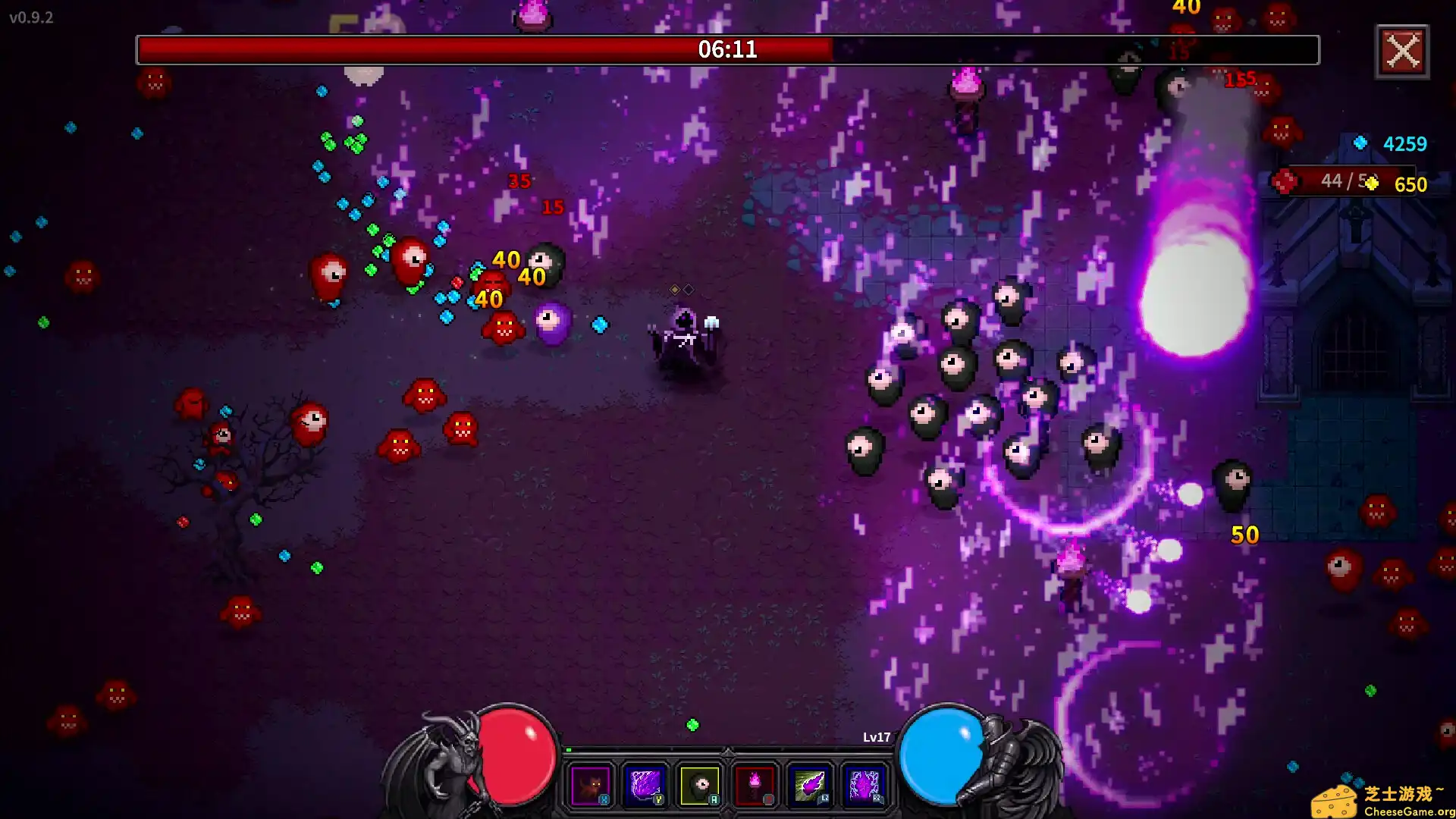Click the v0.9.2 version text
The image size is (1456, 819).
(x=30, y=18)
